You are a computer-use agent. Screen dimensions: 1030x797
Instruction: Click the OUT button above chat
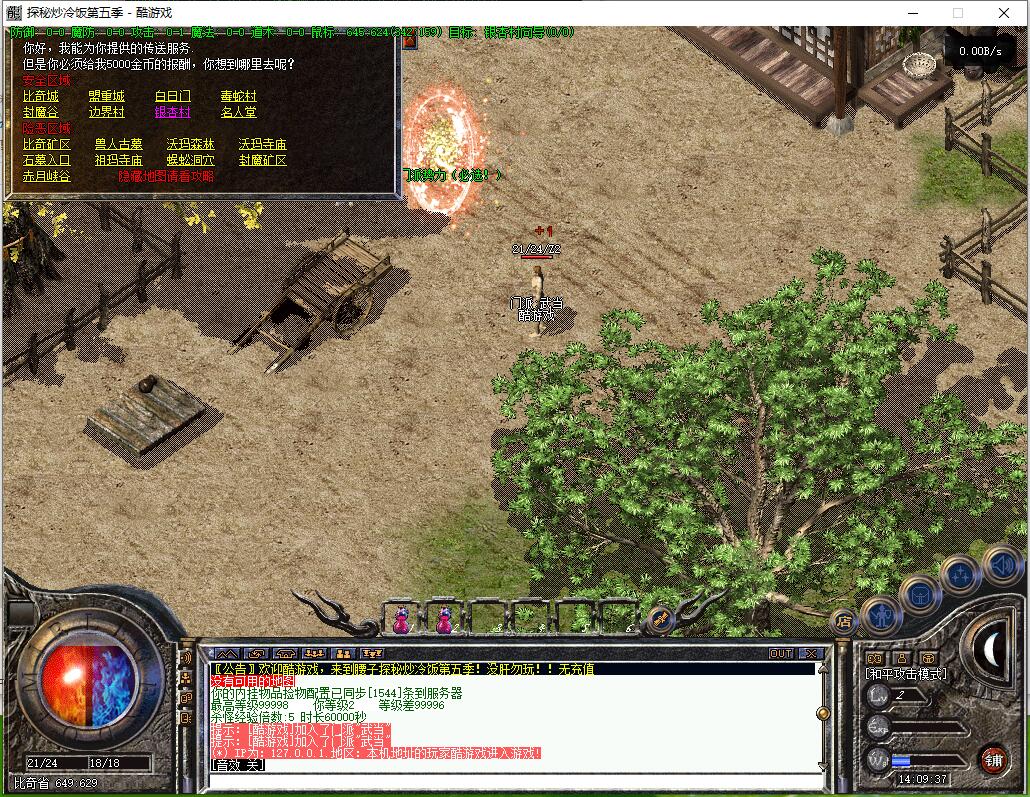pos(780,653)
